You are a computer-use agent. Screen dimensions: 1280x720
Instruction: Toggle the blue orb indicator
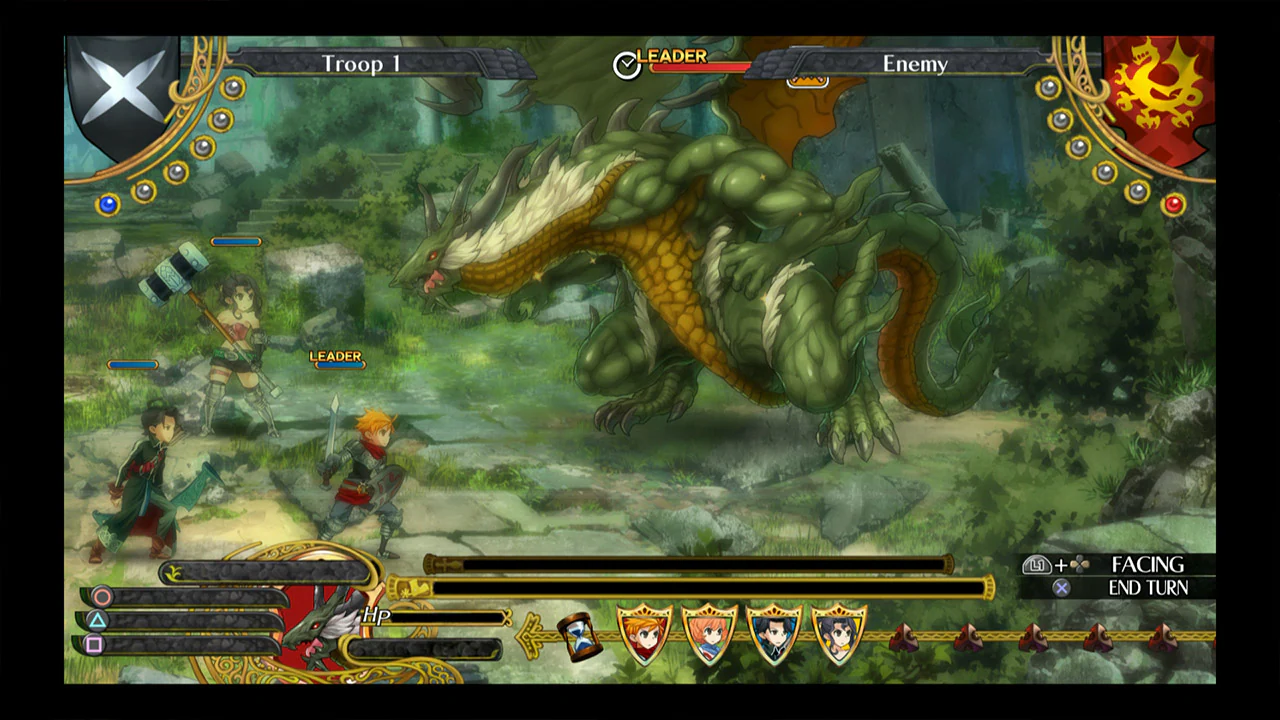pos(106,204)
